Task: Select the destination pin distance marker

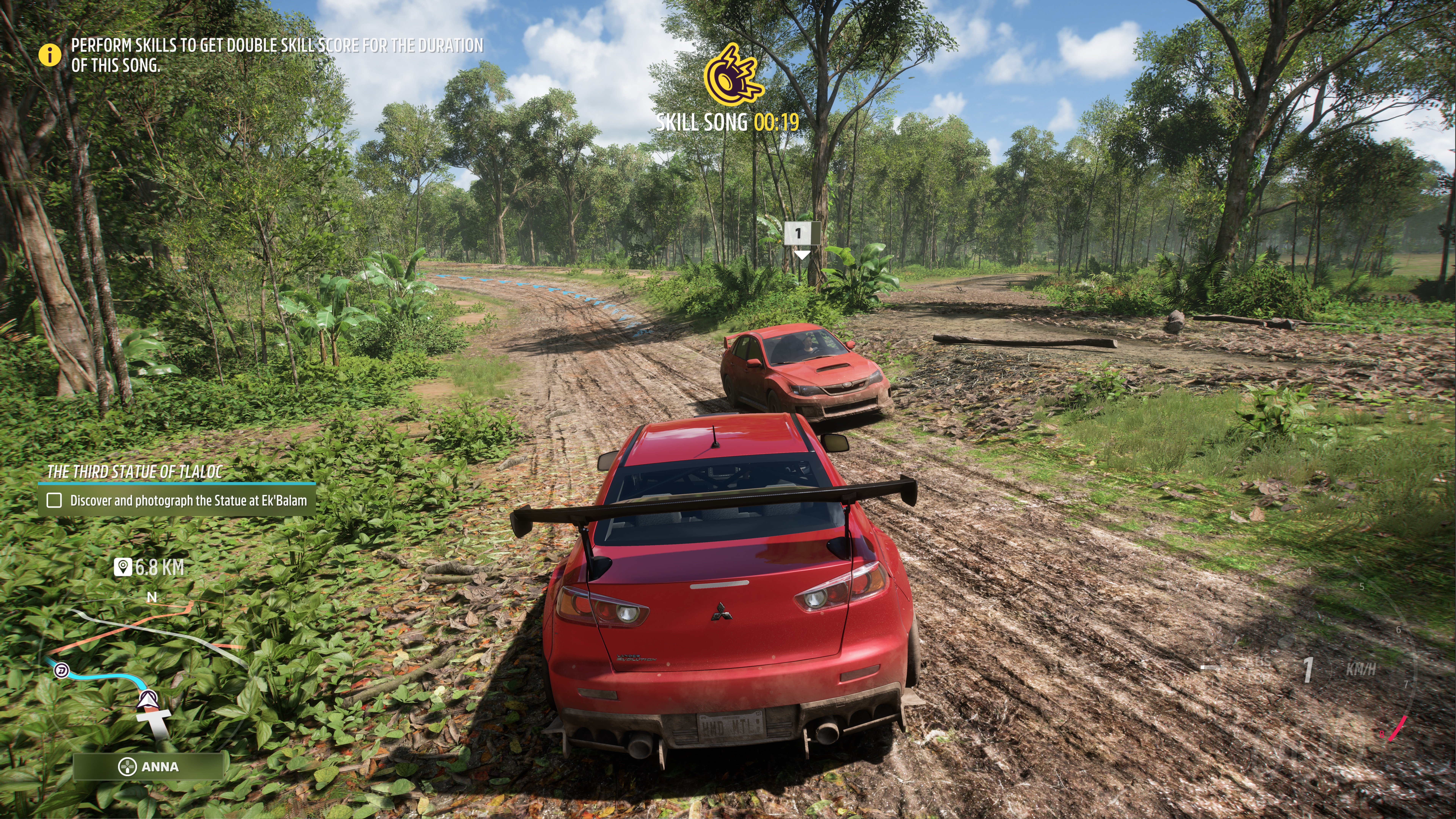Action: click(x=149, y=567)
